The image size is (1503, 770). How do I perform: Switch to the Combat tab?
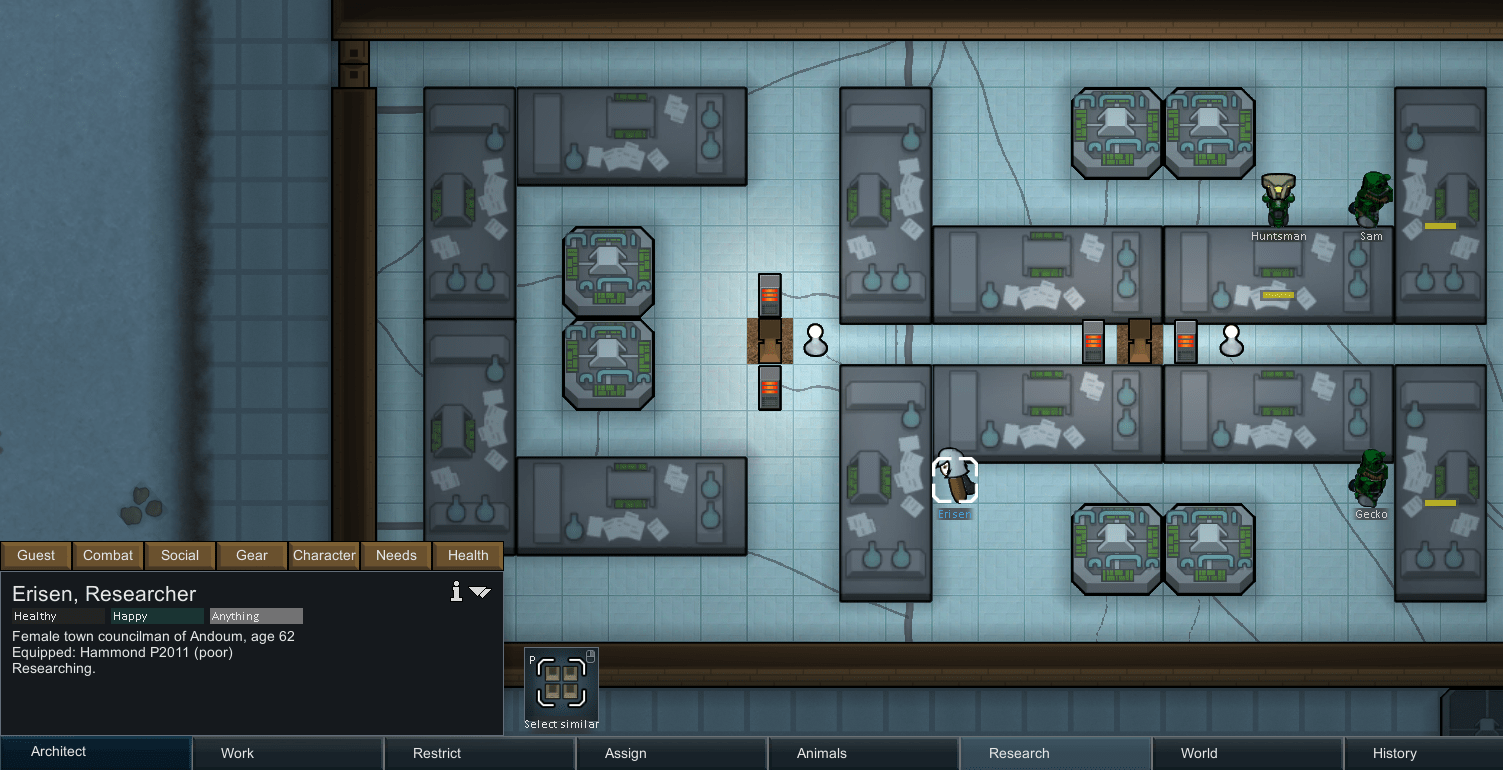(107, 555)
